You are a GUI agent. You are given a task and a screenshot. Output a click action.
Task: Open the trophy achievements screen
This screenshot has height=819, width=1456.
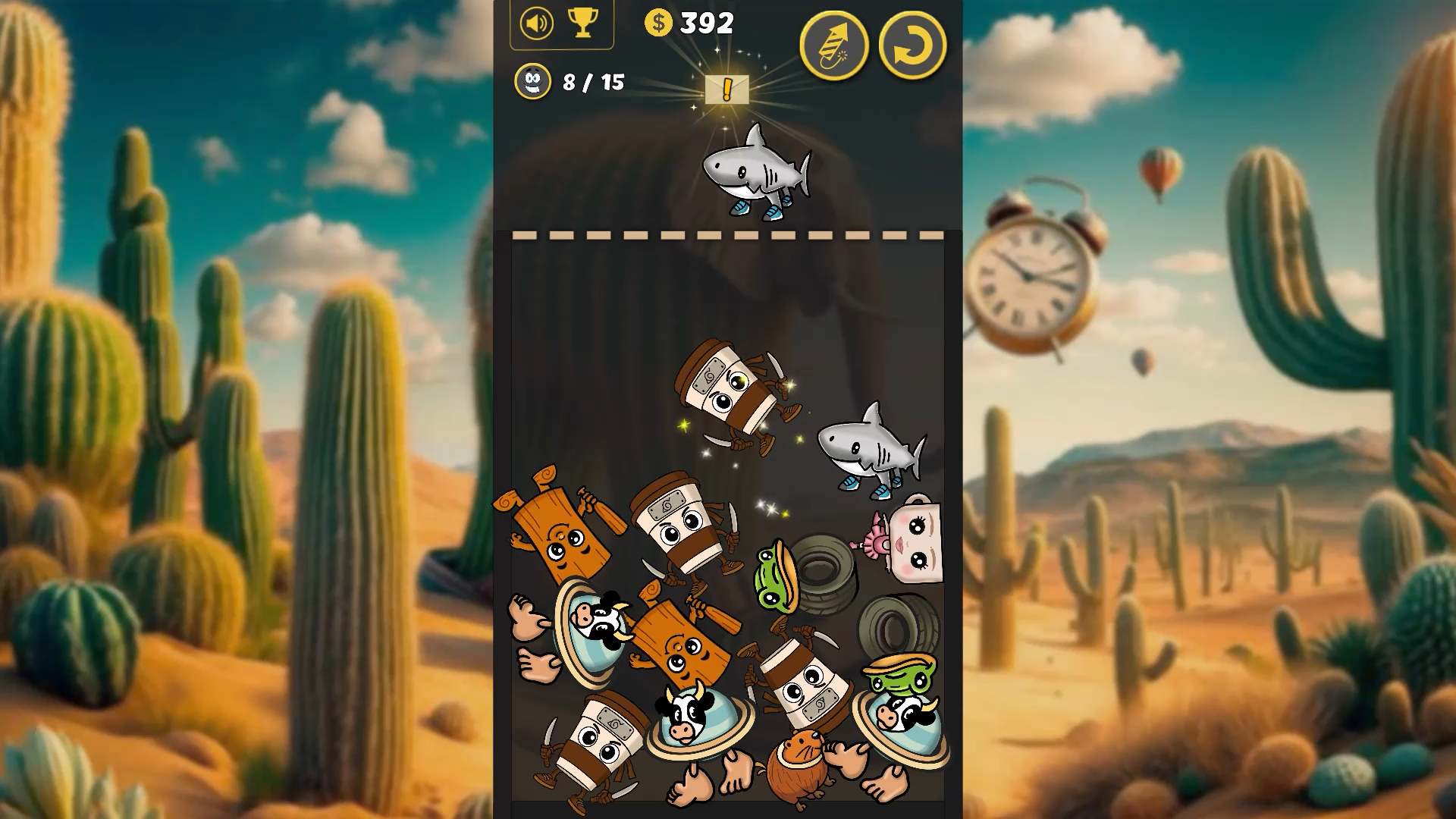[x=582, y=24]
